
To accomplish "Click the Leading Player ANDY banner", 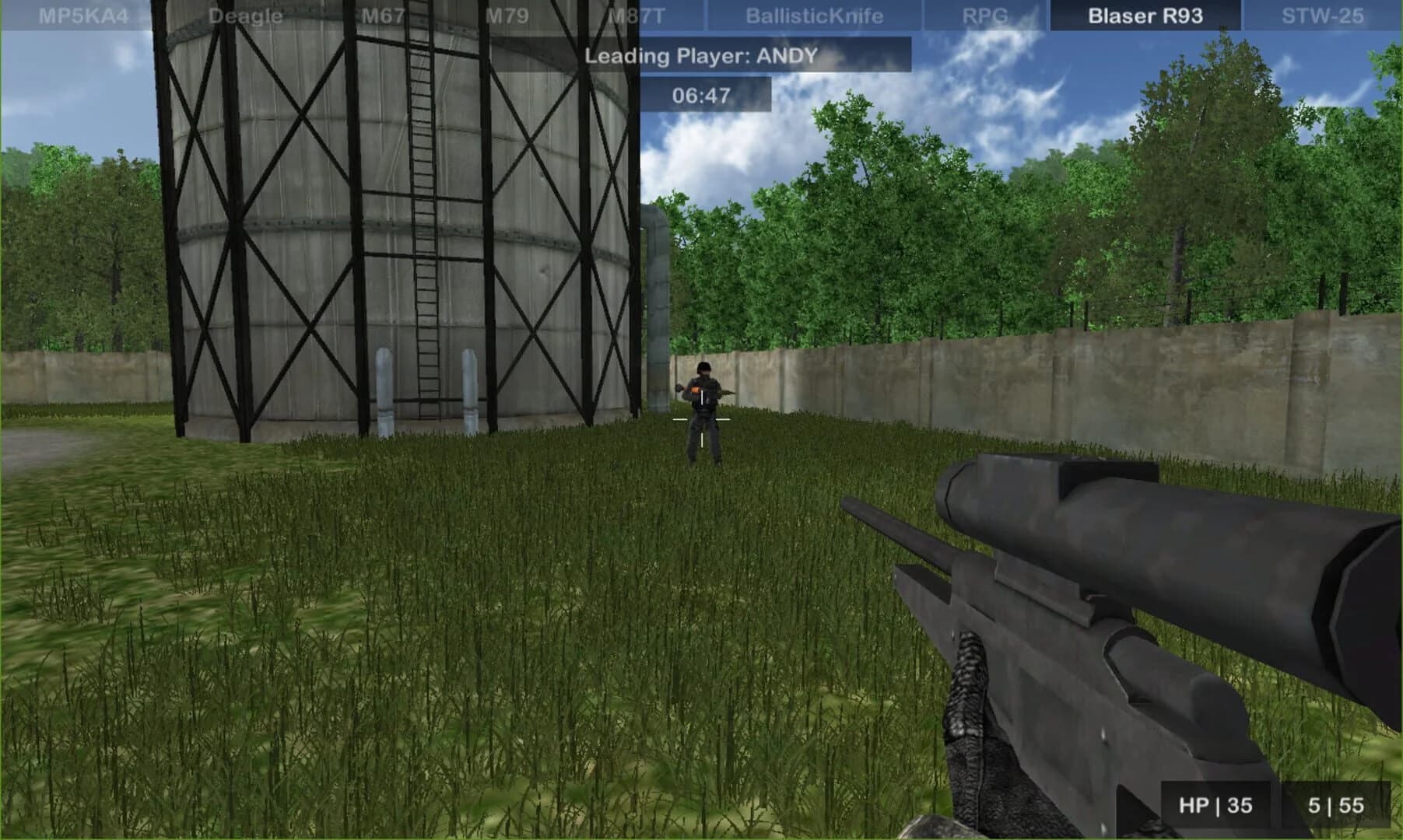I will tap(702, 55).
